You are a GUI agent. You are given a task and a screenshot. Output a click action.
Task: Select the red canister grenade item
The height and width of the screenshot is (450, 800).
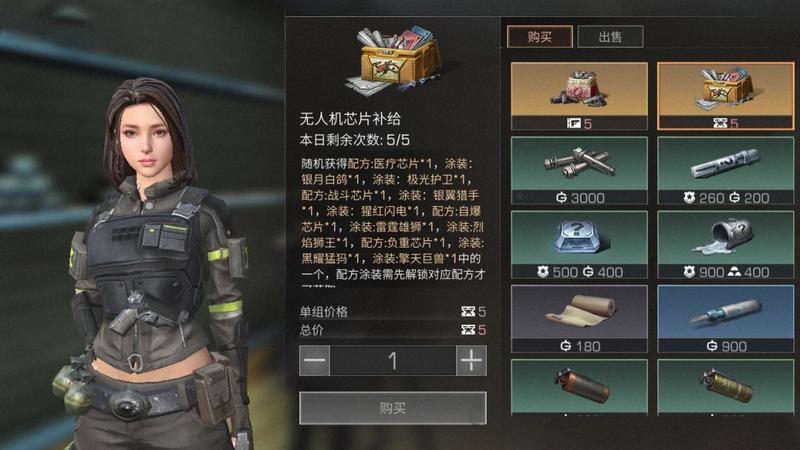click(579, 388)
